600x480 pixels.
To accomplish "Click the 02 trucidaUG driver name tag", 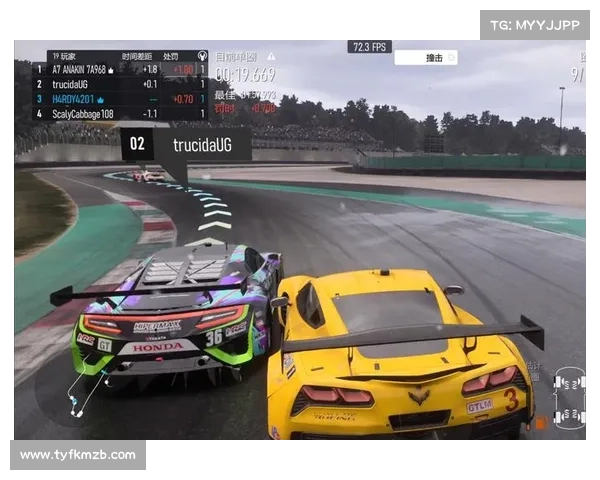I will [x=185, y=145].
